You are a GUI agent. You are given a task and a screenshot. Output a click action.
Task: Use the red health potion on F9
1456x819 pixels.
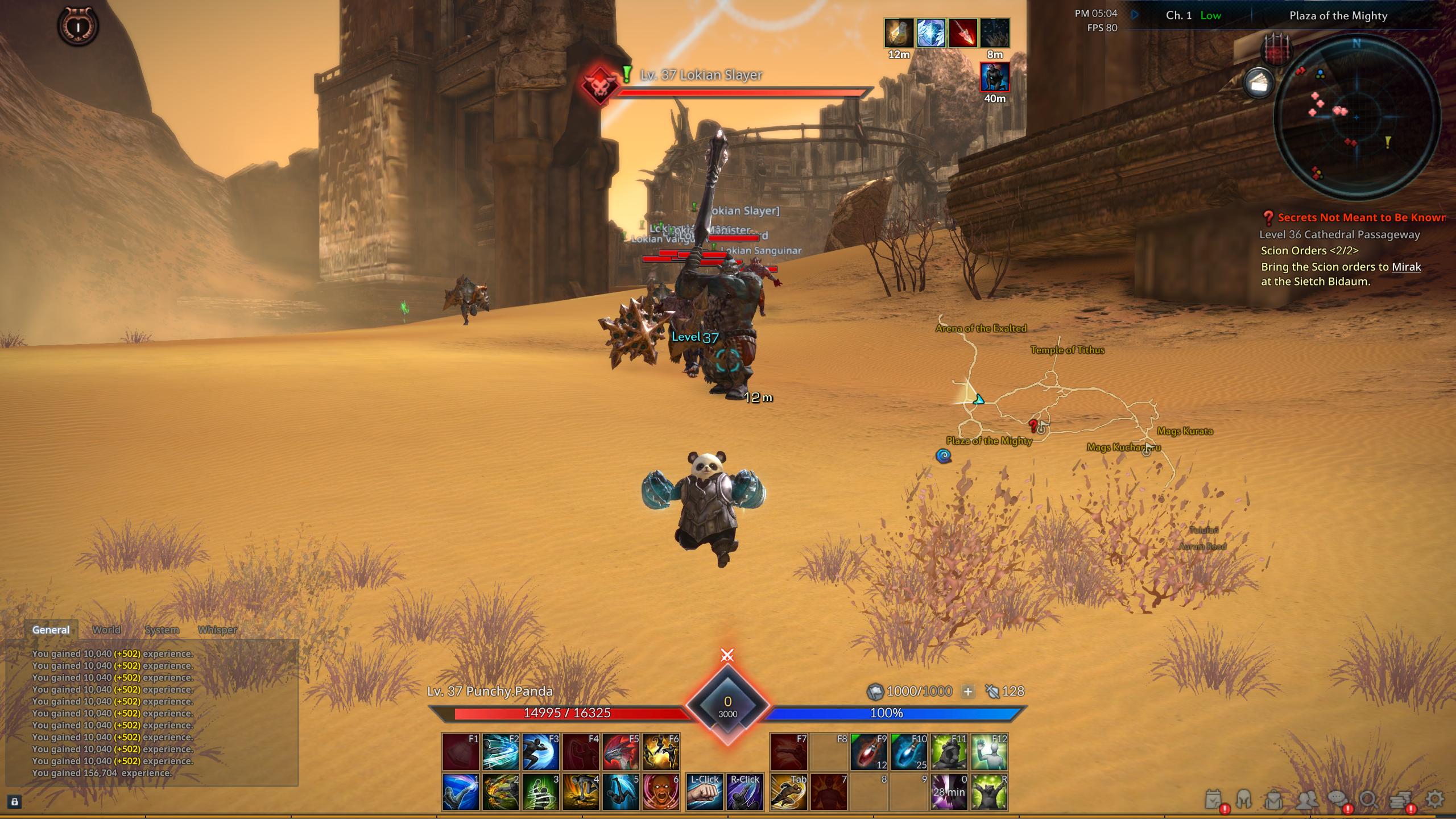coord(868,752)
